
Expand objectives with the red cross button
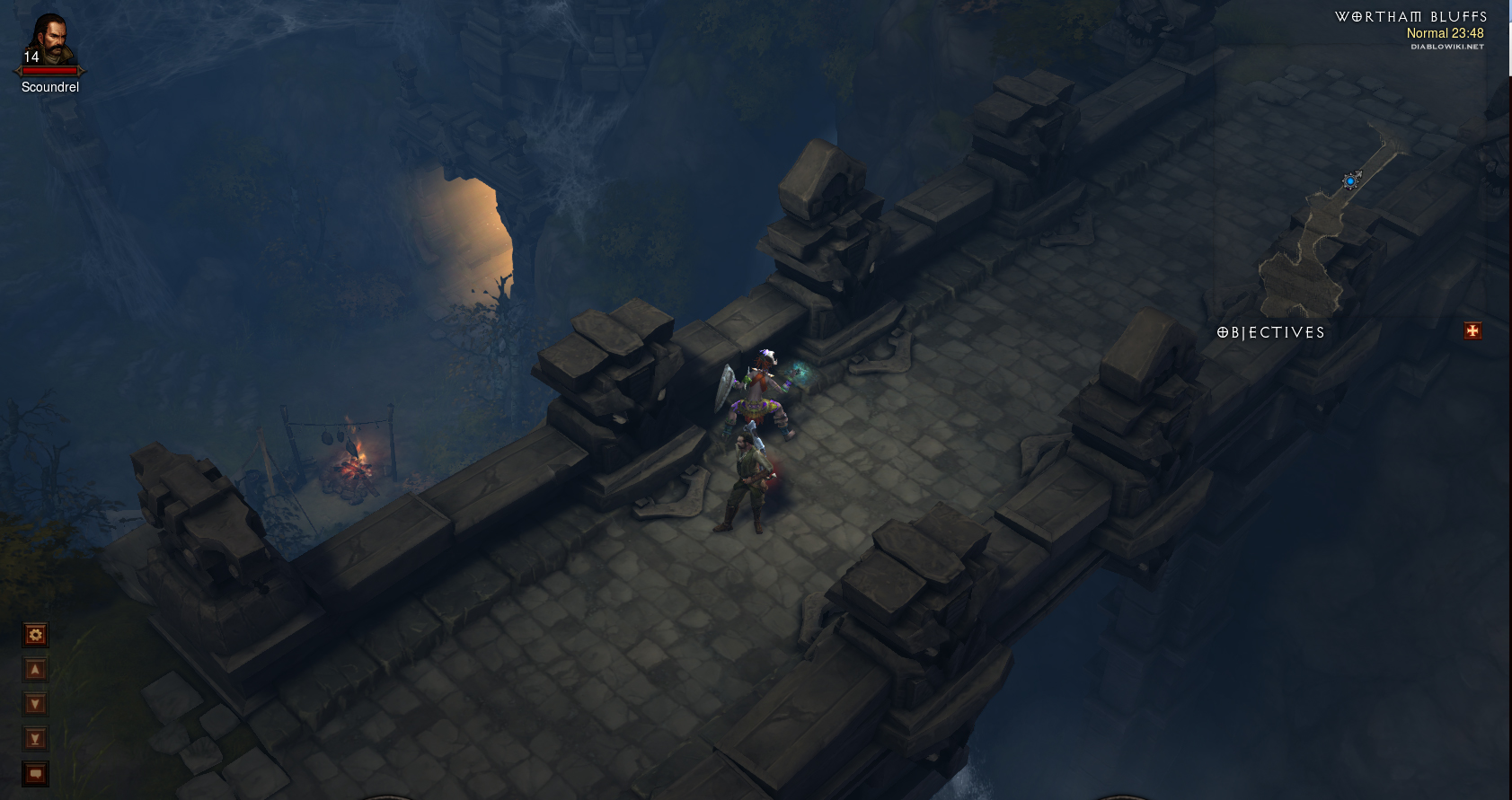tap(1472, 331)
